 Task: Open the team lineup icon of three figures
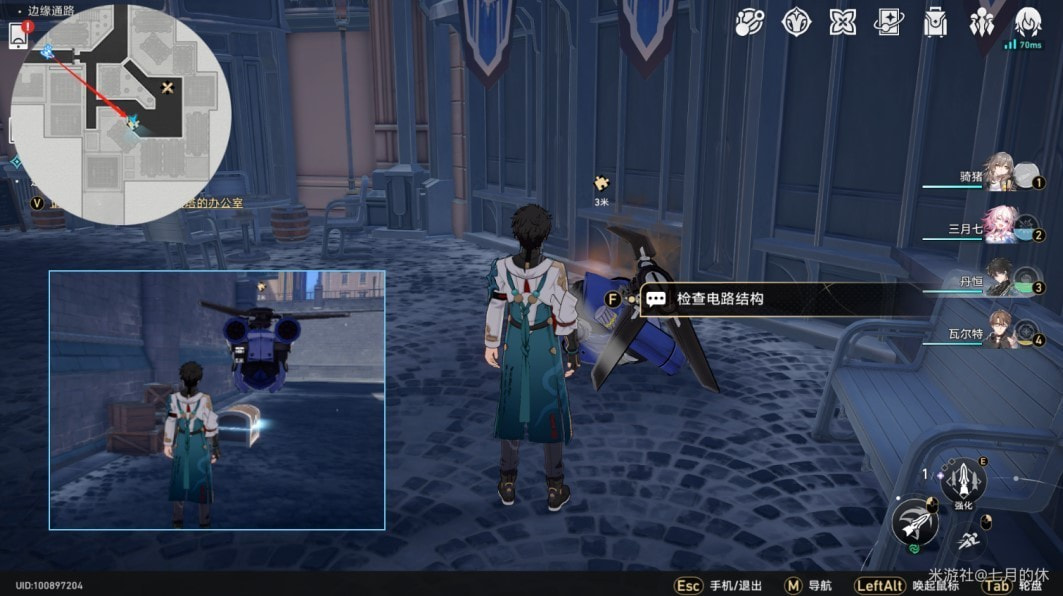point(982,22)
